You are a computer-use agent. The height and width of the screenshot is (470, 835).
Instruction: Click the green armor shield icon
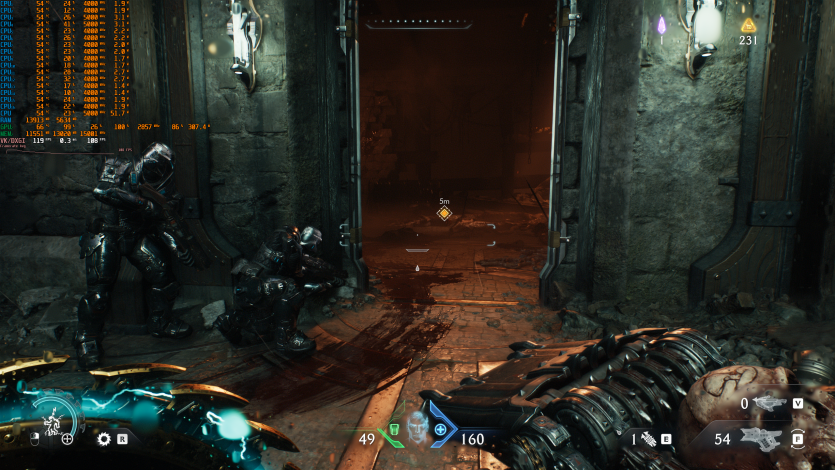(393, 431)
